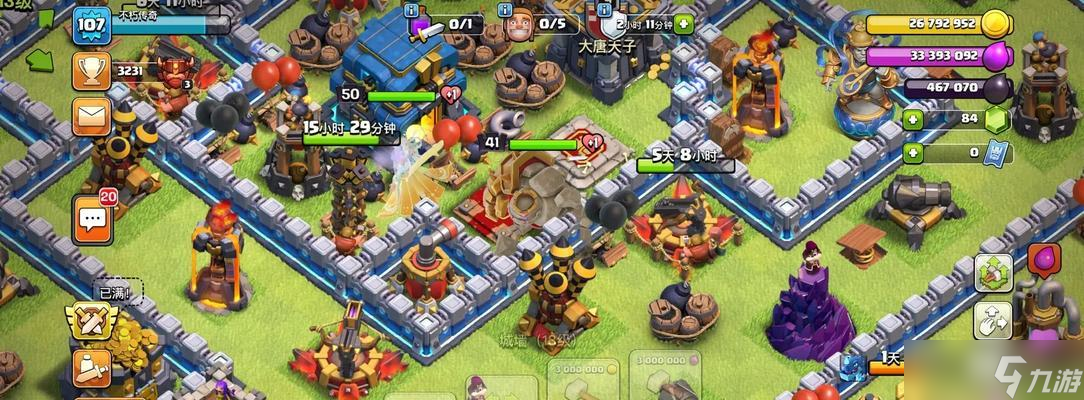Tap the green arrow on left edge

37,58
